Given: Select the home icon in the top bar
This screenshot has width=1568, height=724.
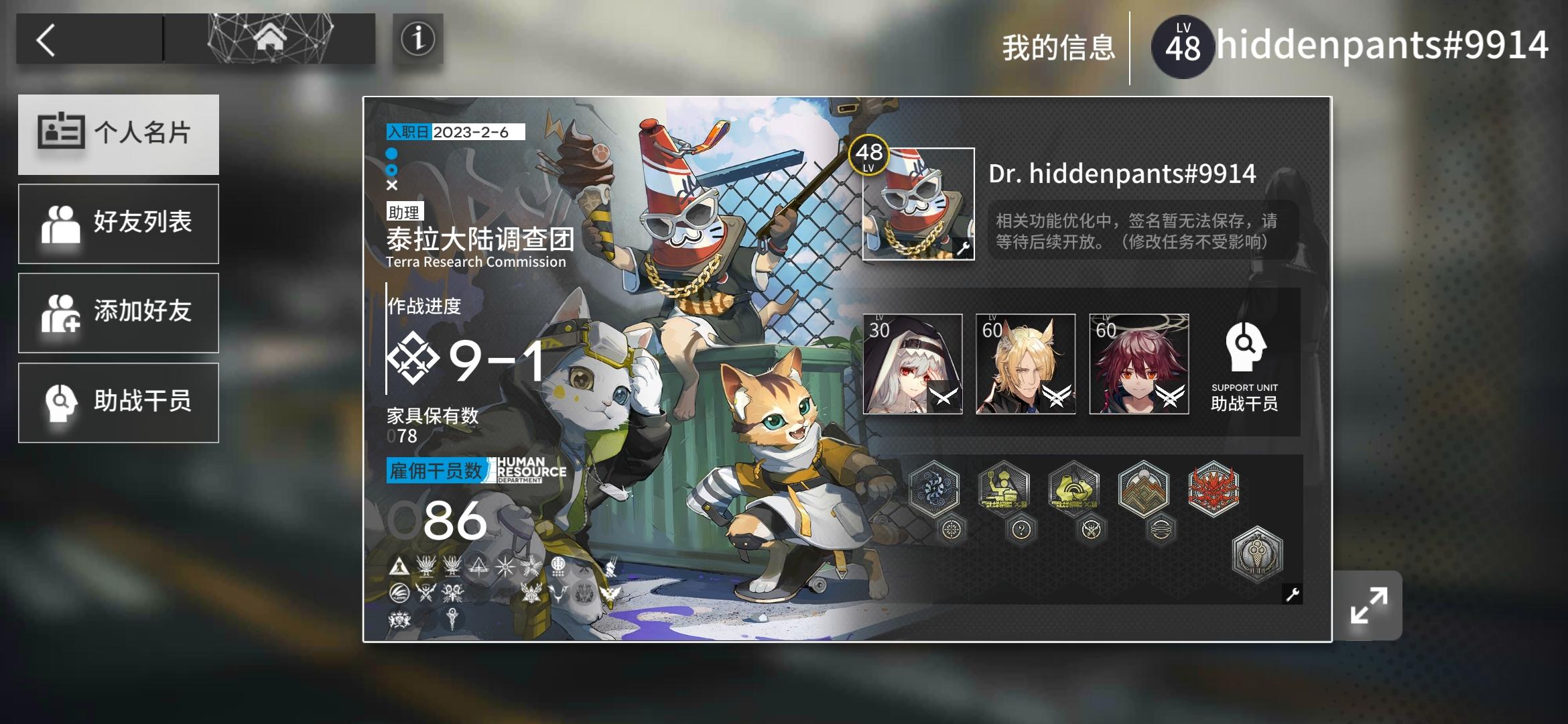Looking at the screenshot, I should click(270, 38).
